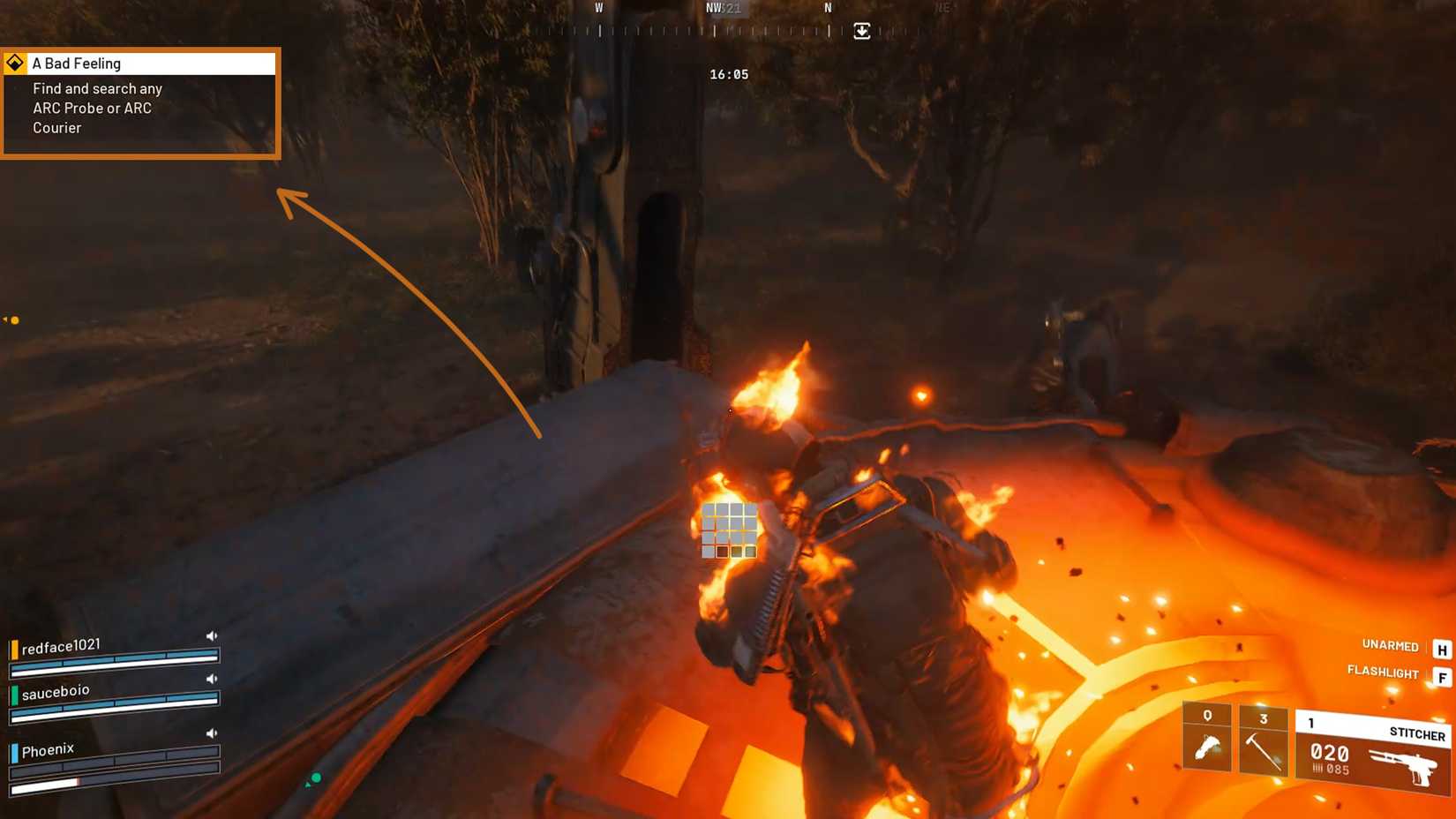Select the grenade slot showing zero count
The image size is (1456, 819).
[x=1207, y=741]
